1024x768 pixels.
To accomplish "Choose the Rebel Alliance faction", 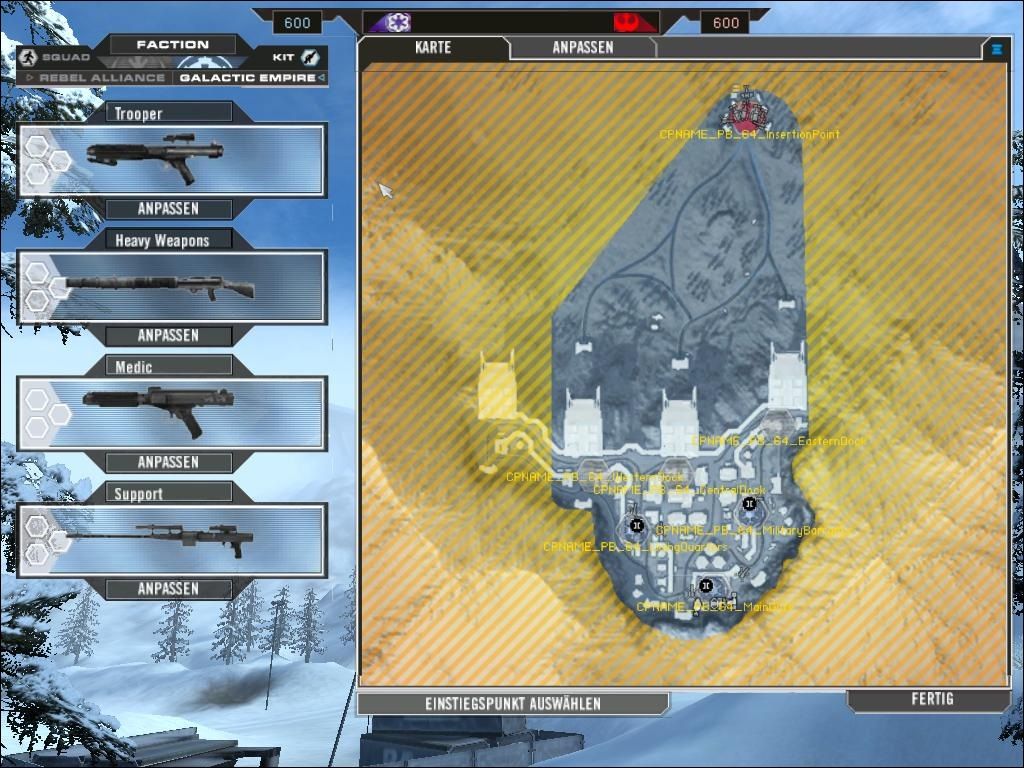I will 96,78.
